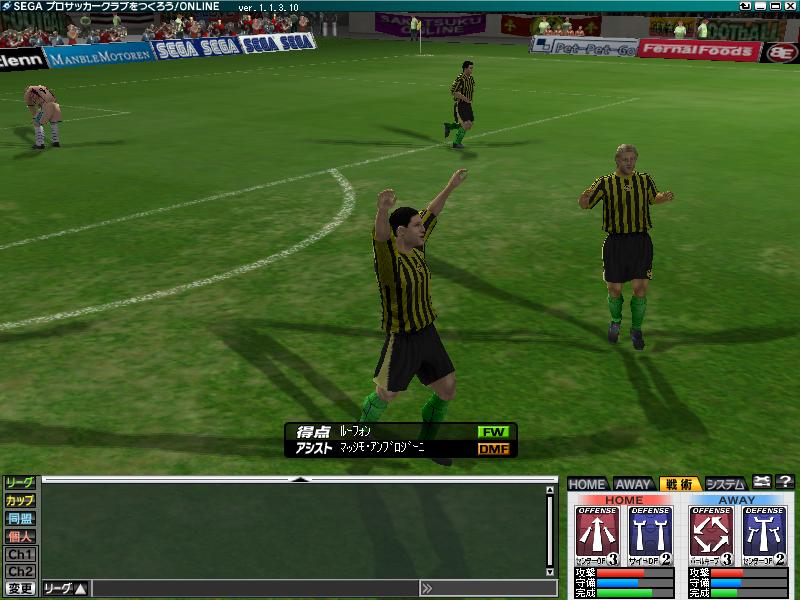Click the 変更 change button
The height and width of the screenshot is (600, 800).
point(20,589)
